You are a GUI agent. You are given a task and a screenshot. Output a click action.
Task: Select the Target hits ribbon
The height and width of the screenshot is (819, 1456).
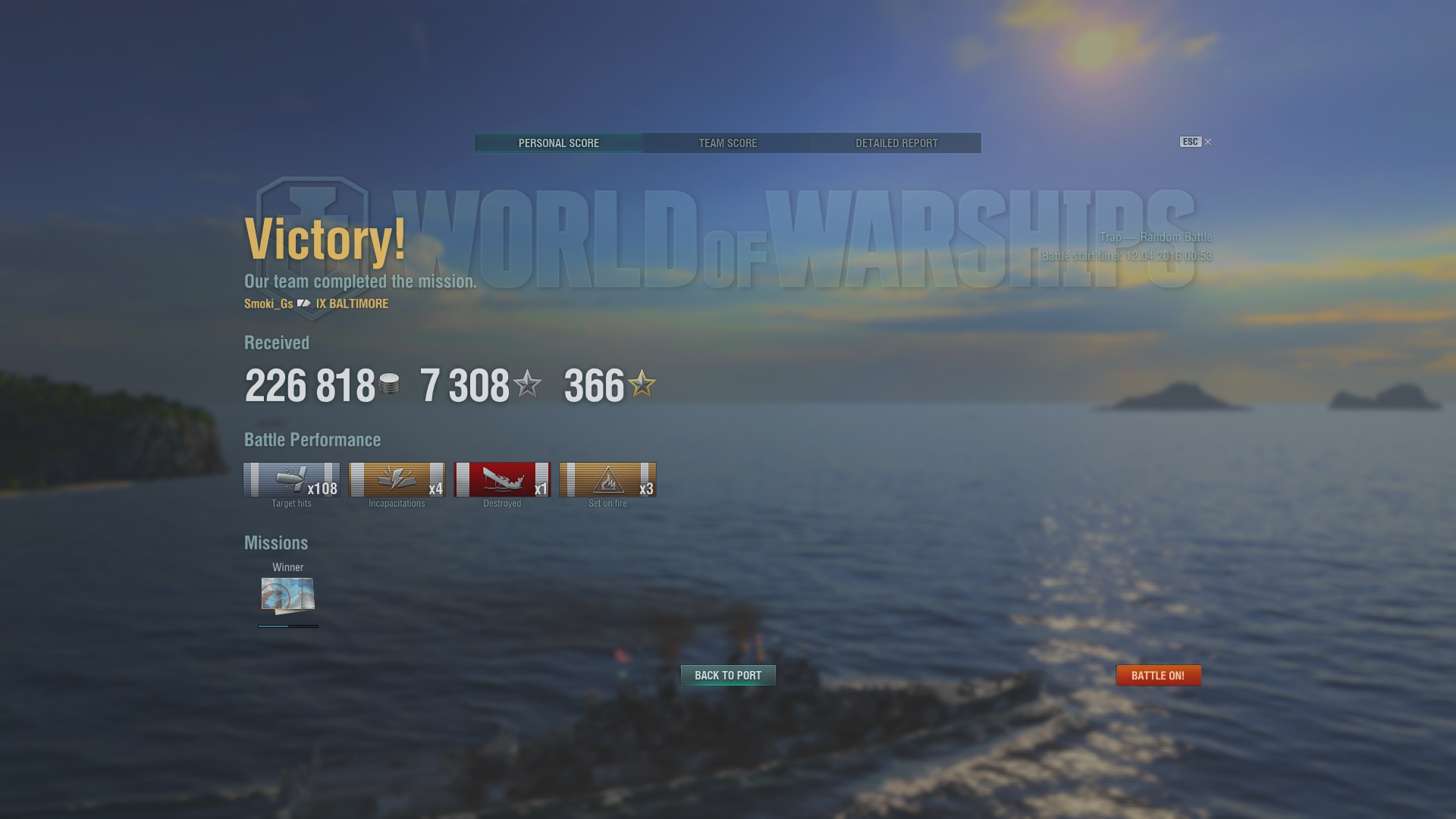click(291, 480)
